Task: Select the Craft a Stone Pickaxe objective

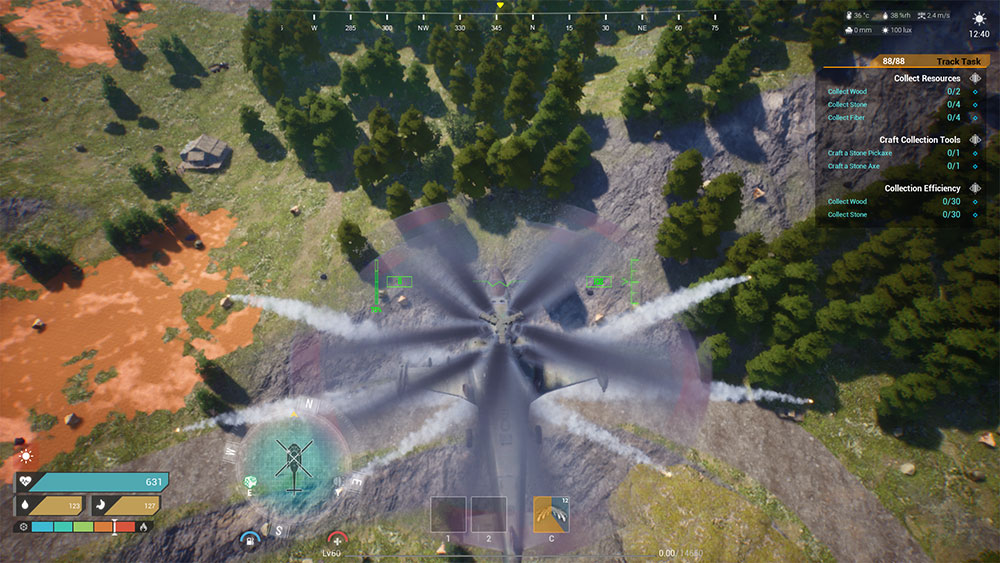Action: 858,153
